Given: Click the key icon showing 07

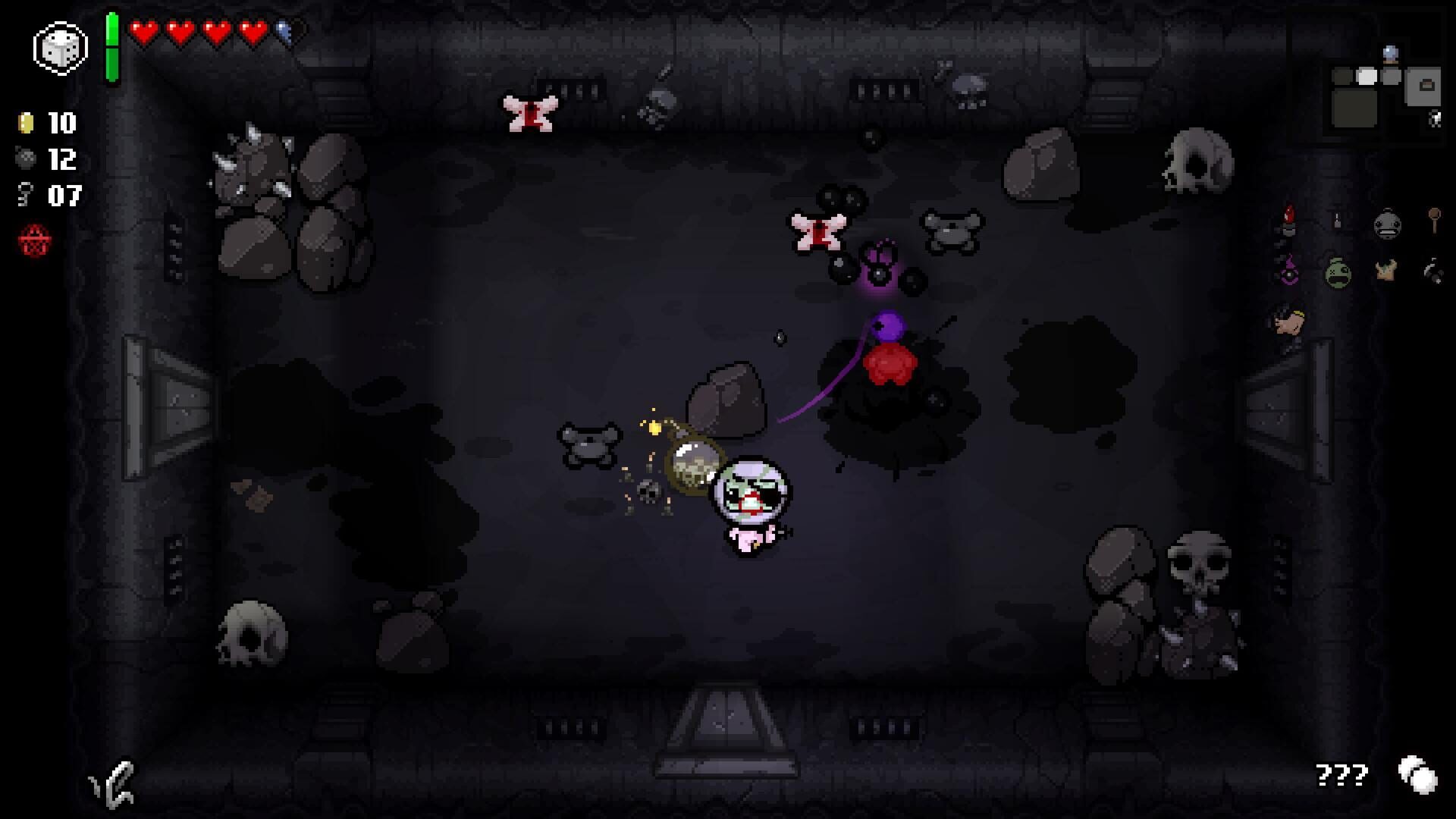Looking at the screenshot, I should pyautogui.click(x=26, y=196).
